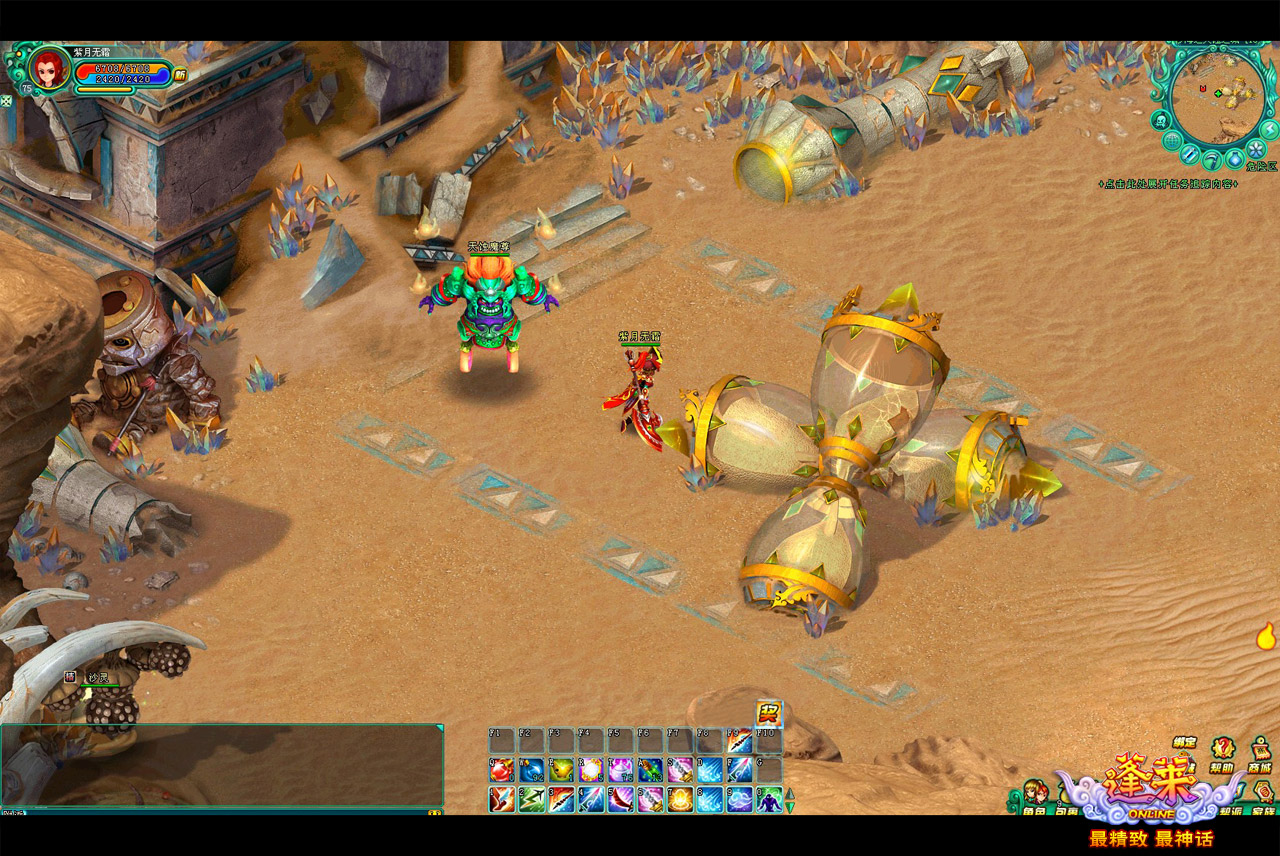Use the blue potion in slot W
The width and height of the screenshot is (1280, 856).
[531, 770]
